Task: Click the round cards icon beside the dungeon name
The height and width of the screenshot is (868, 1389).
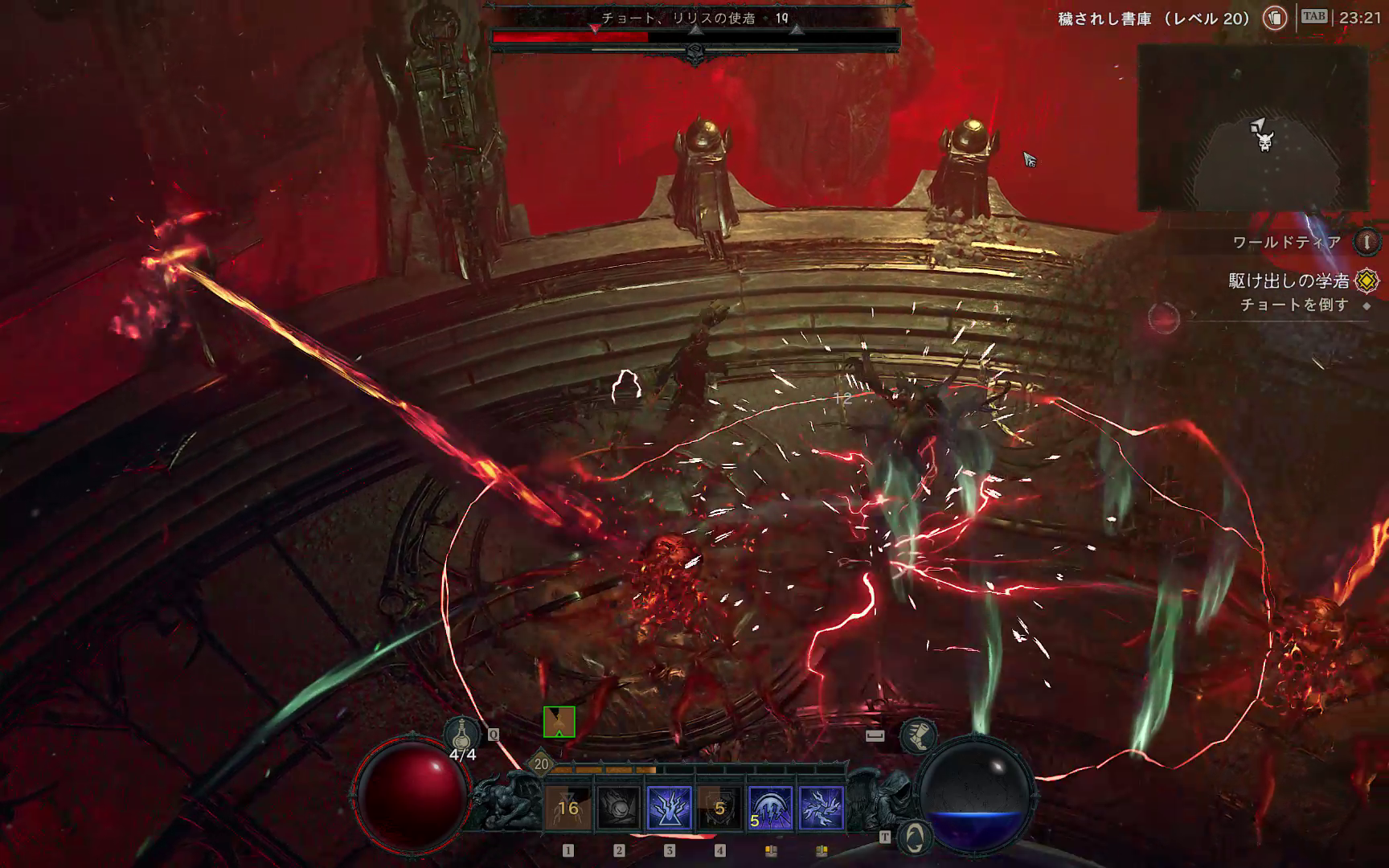Action: [1274, 18]
